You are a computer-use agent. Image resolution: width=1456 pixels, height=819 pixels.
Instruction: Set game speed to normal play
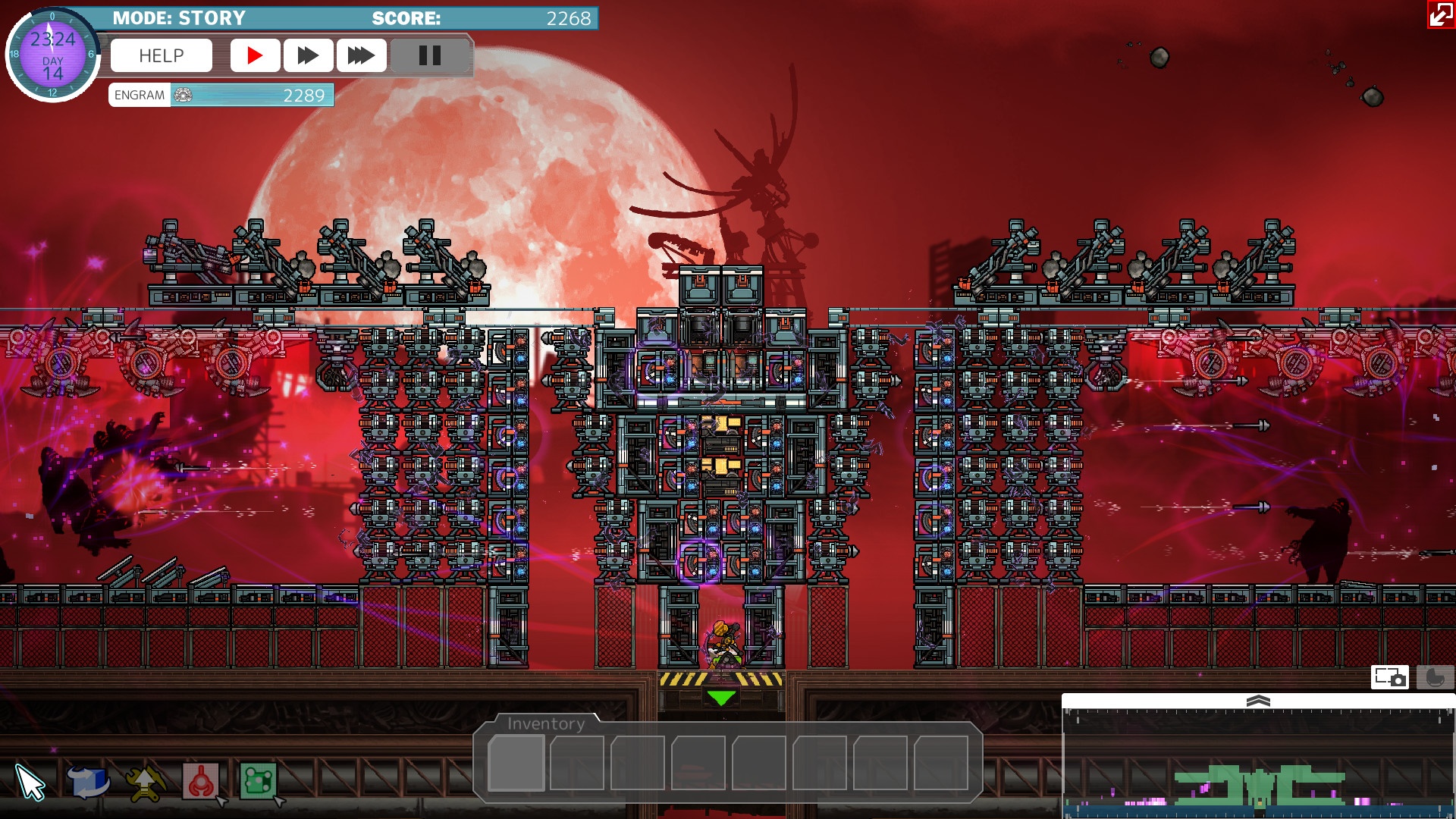click(255, 55)
